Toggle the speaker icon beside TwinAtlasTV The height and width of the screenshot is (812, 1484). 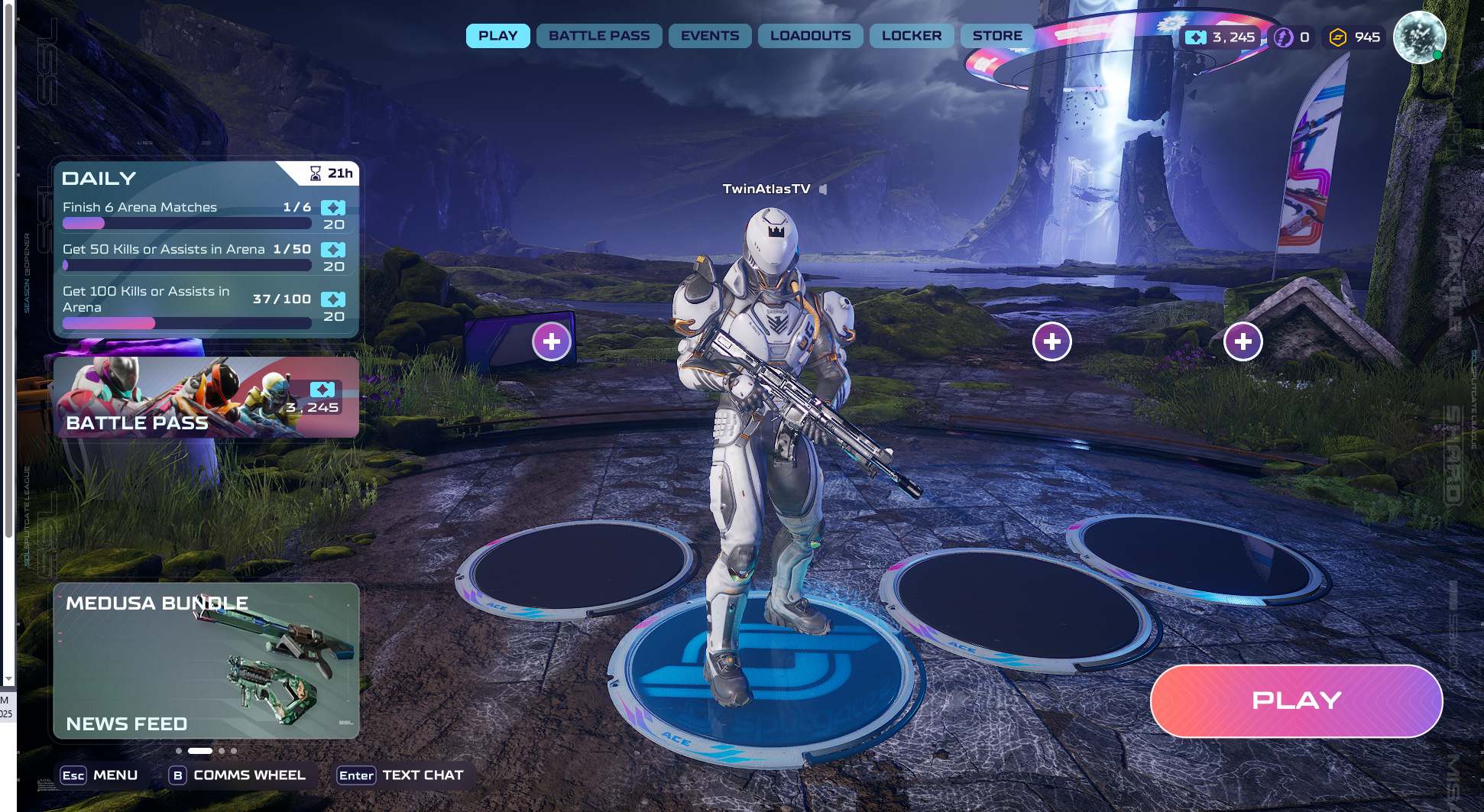(x=823, y=189)
